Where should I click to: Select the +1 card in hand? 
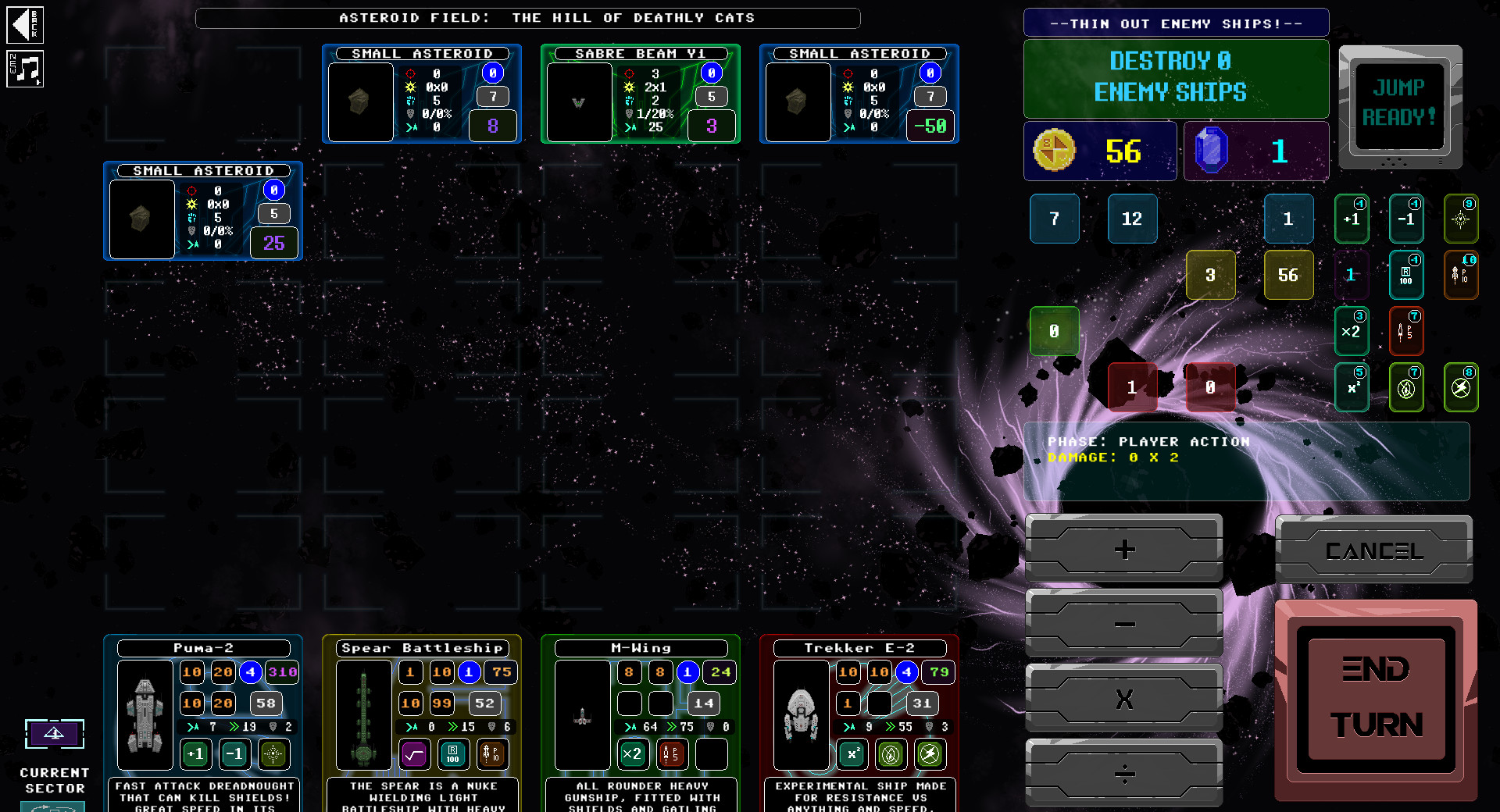[x=1352, y=219]
